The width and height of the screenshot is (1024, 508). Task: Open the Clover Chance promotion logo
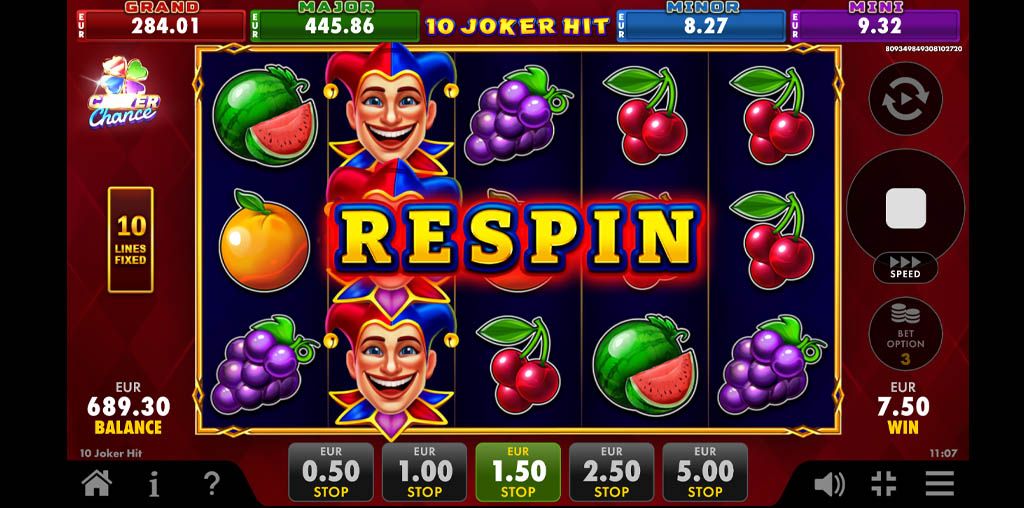124,95
